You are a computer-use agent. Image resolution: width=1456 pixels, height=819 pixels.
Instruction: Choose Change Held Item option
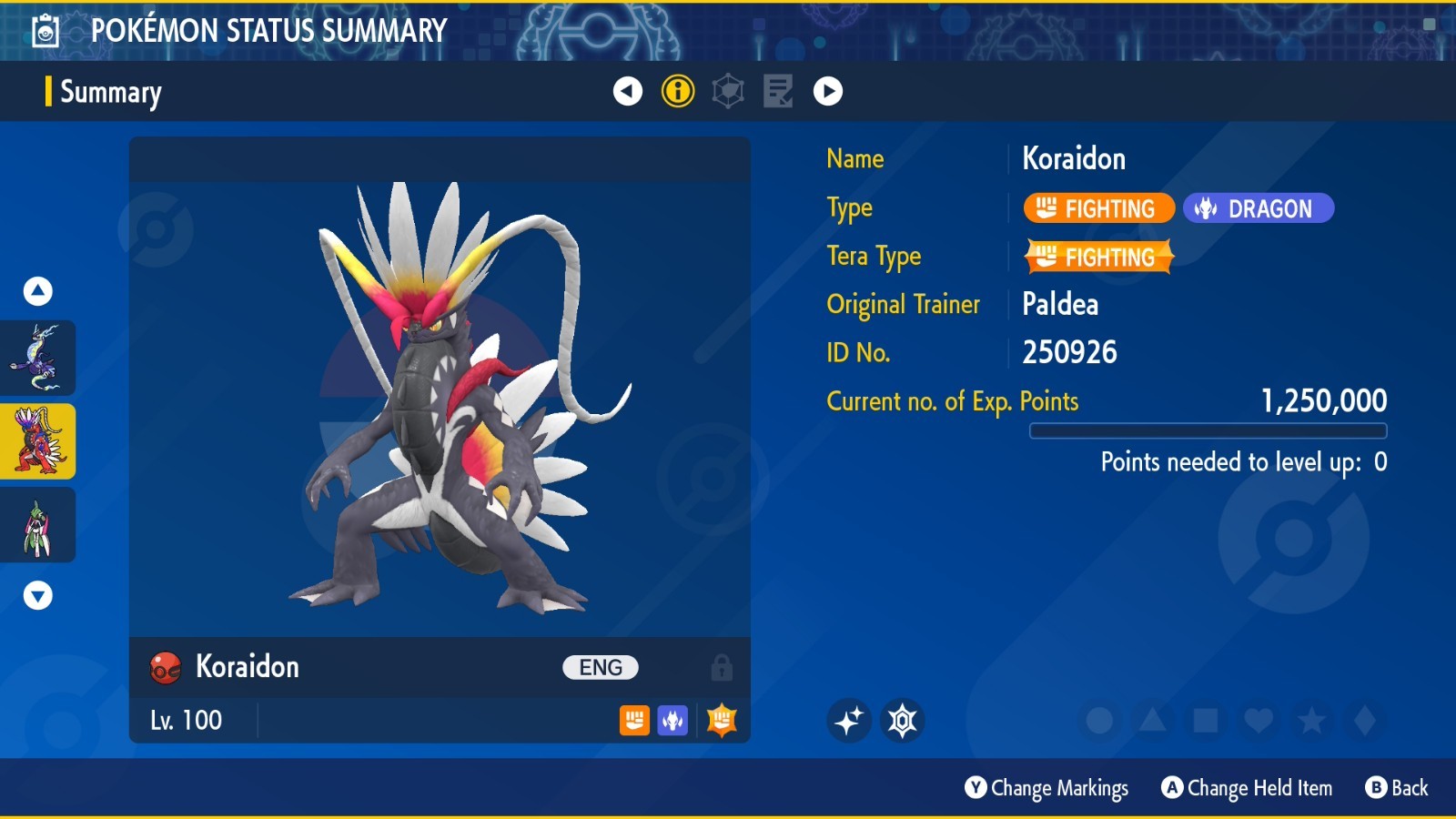pos(1247,788)
